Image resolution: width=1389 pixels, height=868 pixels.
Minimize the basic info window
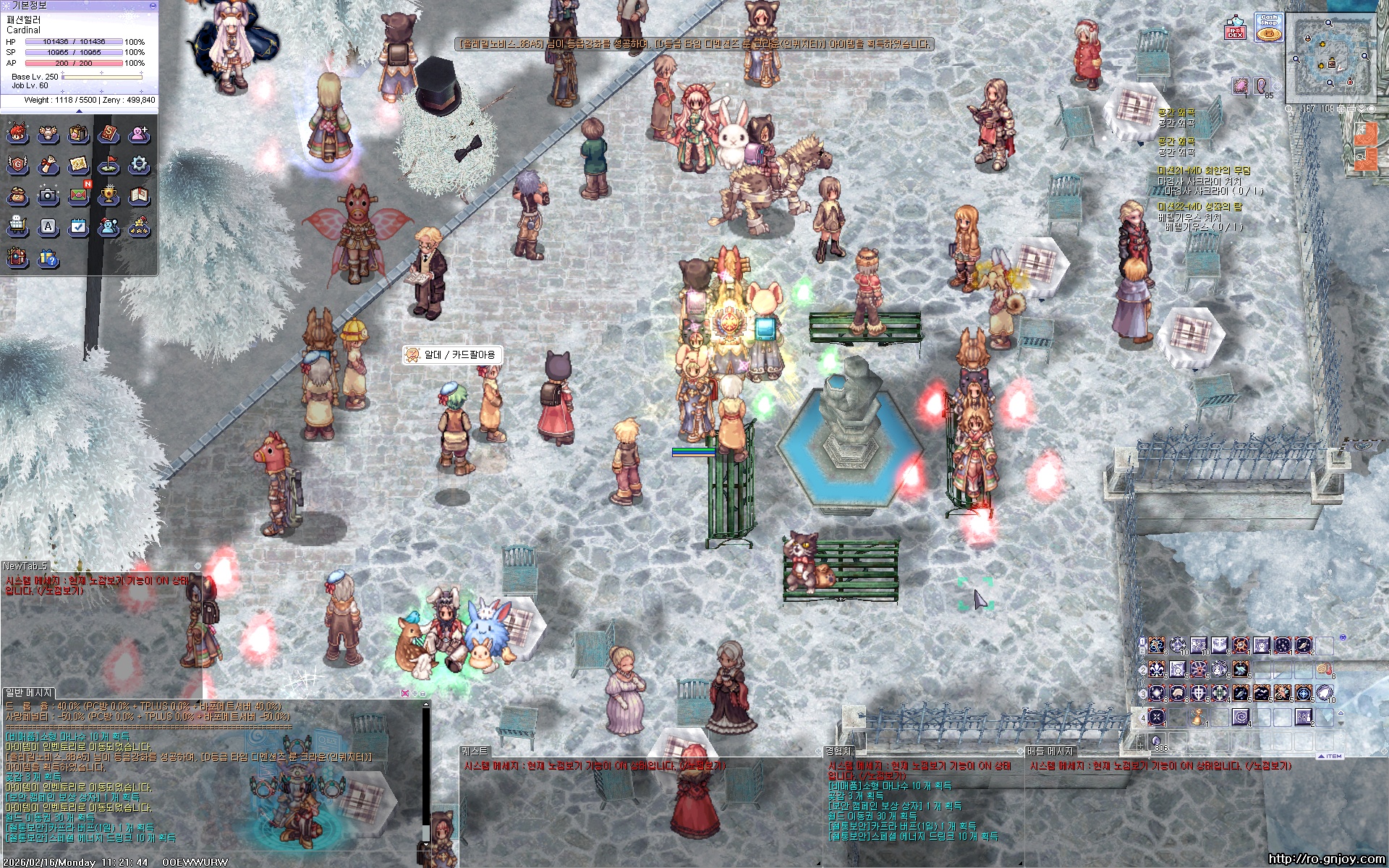point(152,5)
